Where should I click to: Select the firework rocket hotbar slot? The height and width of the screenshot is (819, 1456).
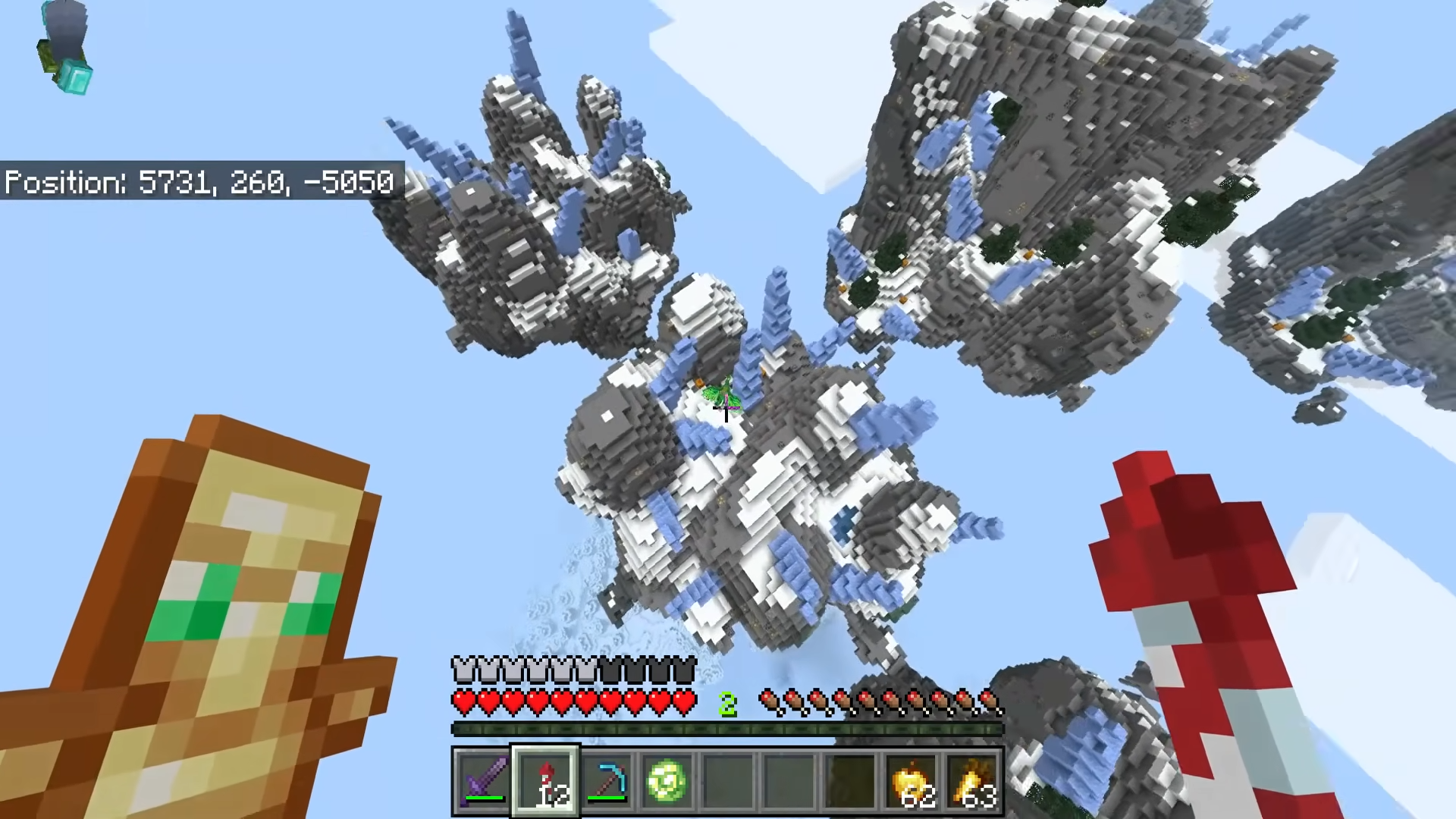[546, 780]
